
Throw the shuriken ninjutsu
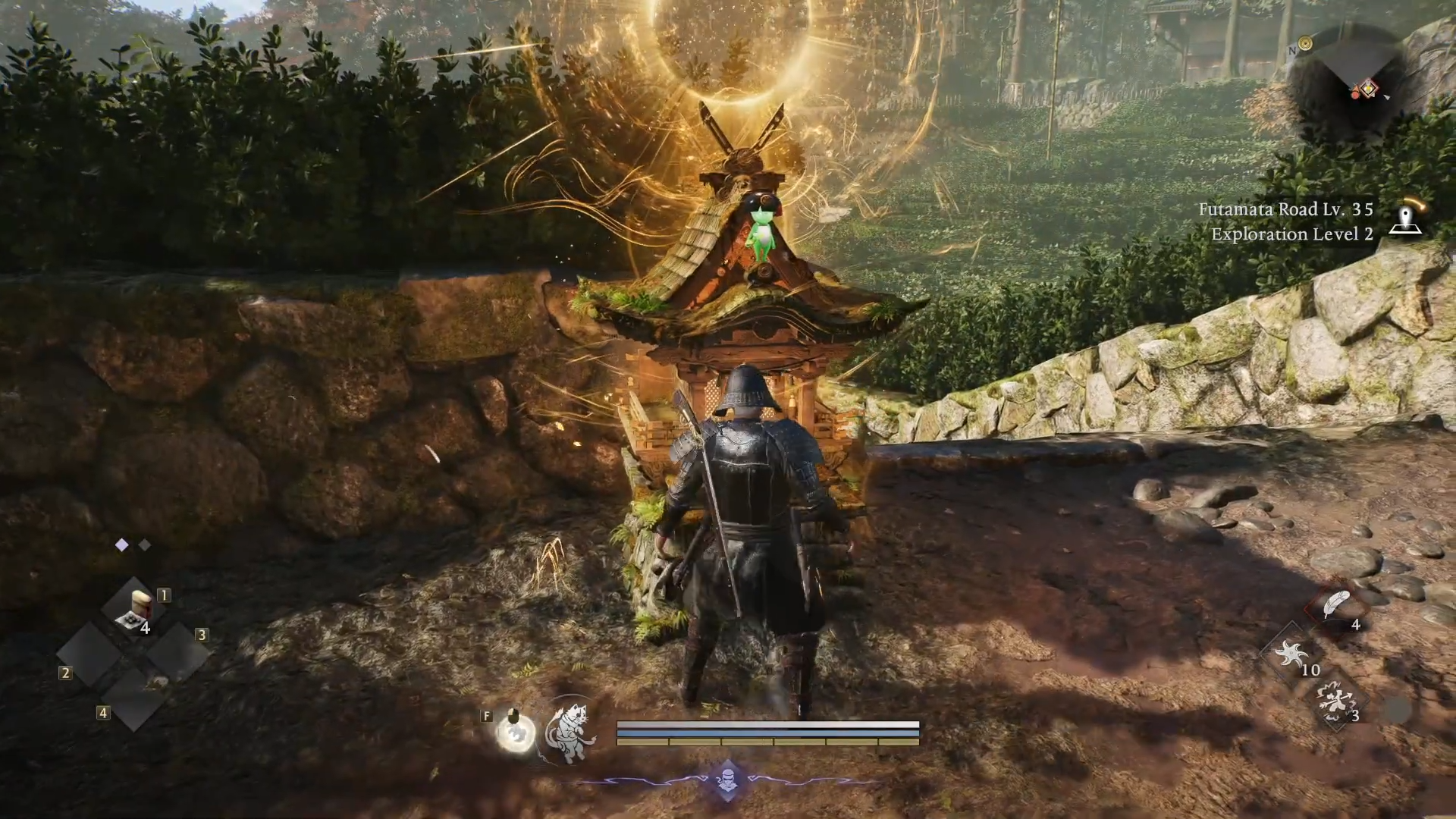(x=1291, y=654)
